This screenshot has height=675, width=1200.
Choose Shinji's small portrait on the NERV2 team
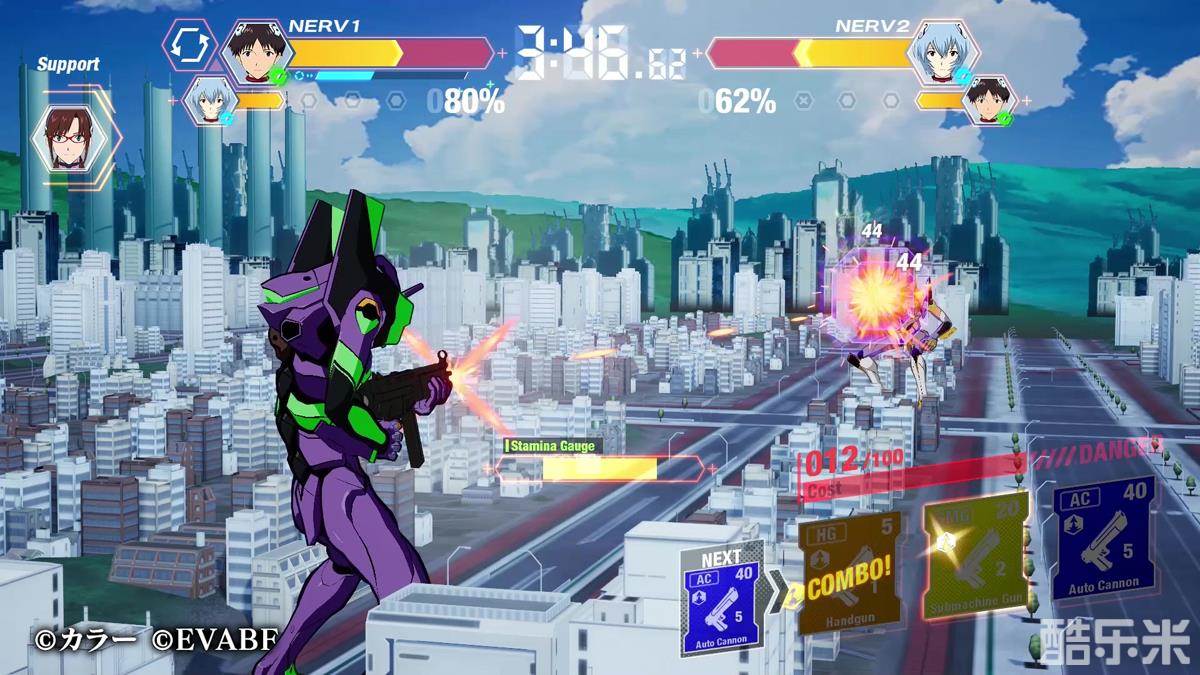point(991,101)
